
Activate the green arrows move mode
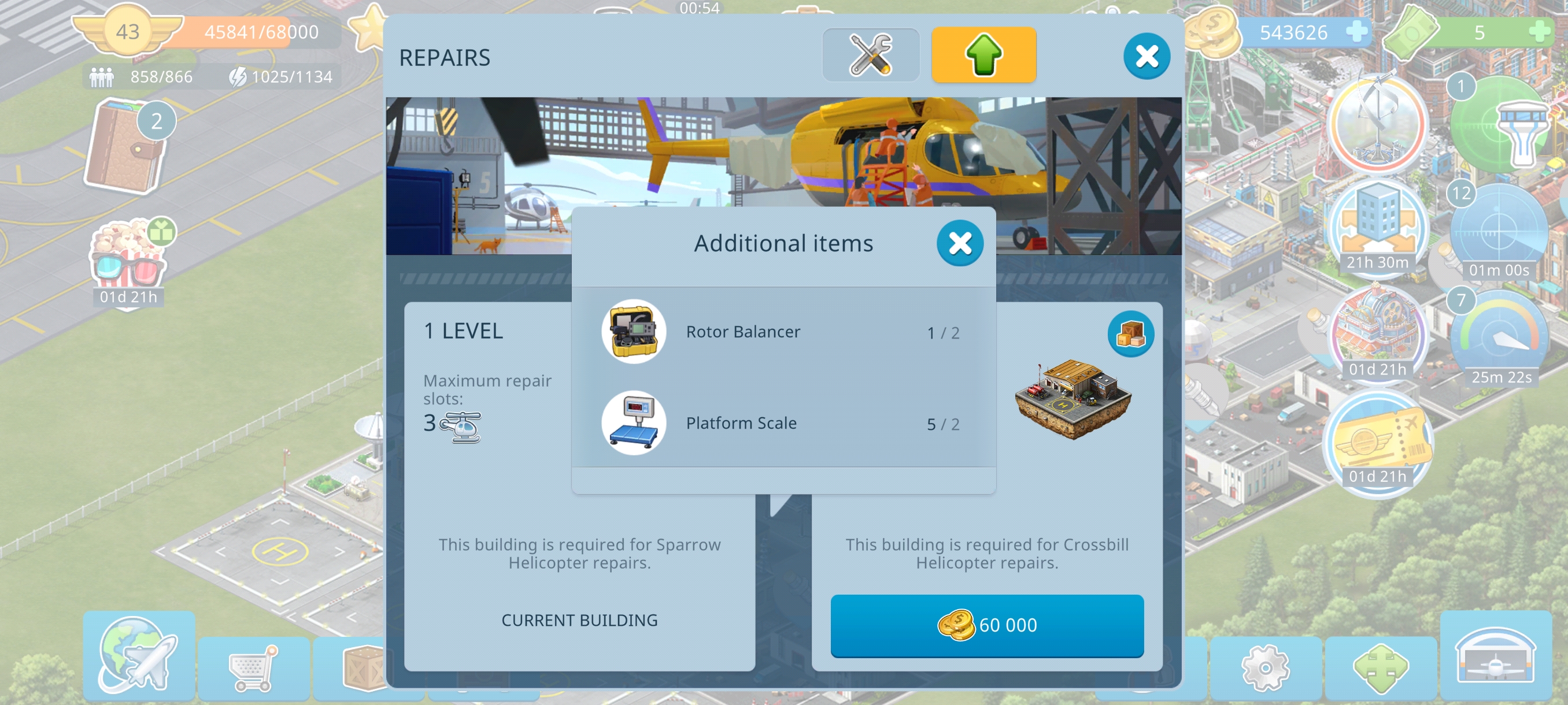click(x=1380, y=669)
